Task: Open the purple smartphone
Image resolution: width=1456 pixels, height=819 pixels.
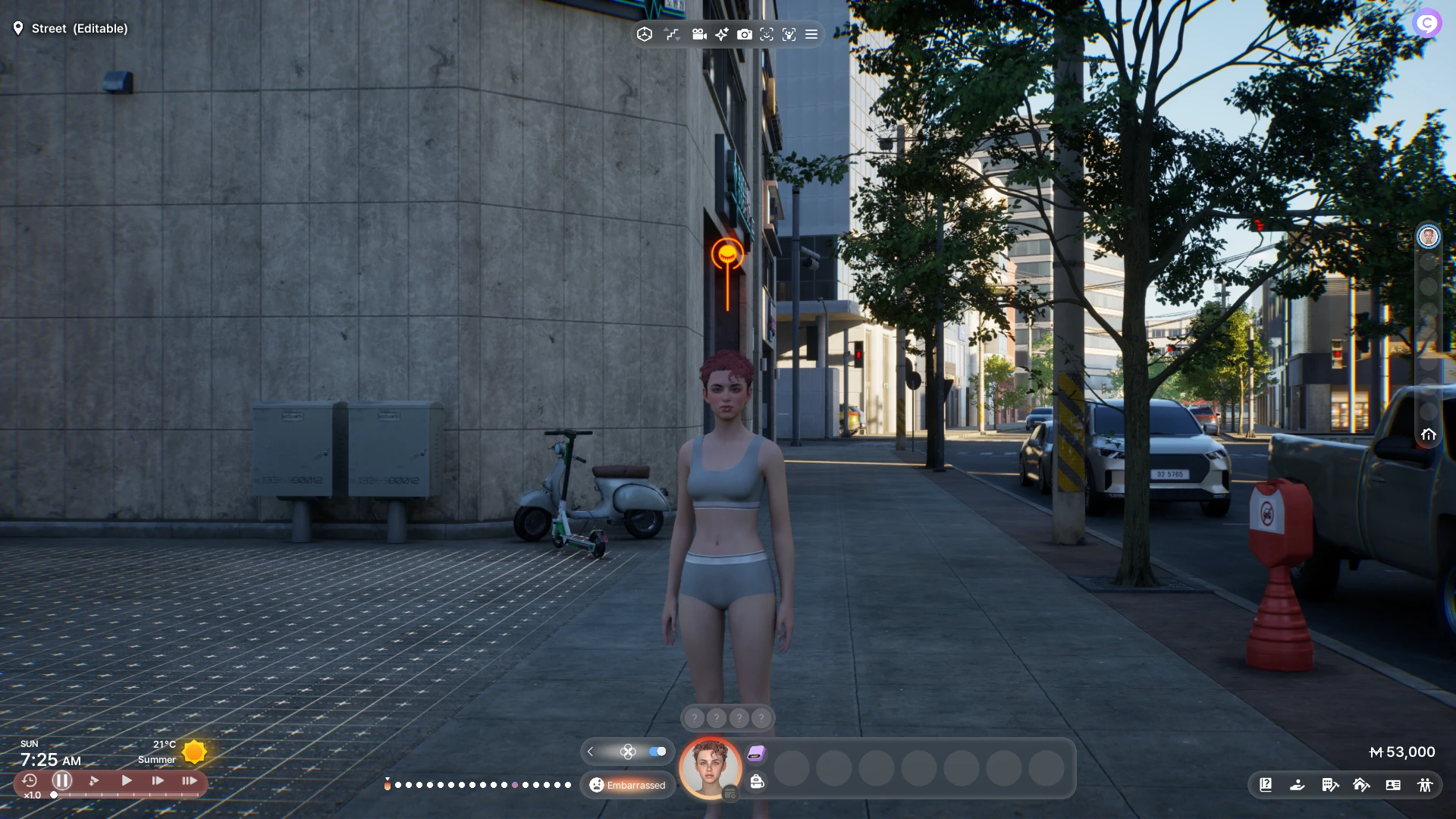Action: tap(756, 753)
